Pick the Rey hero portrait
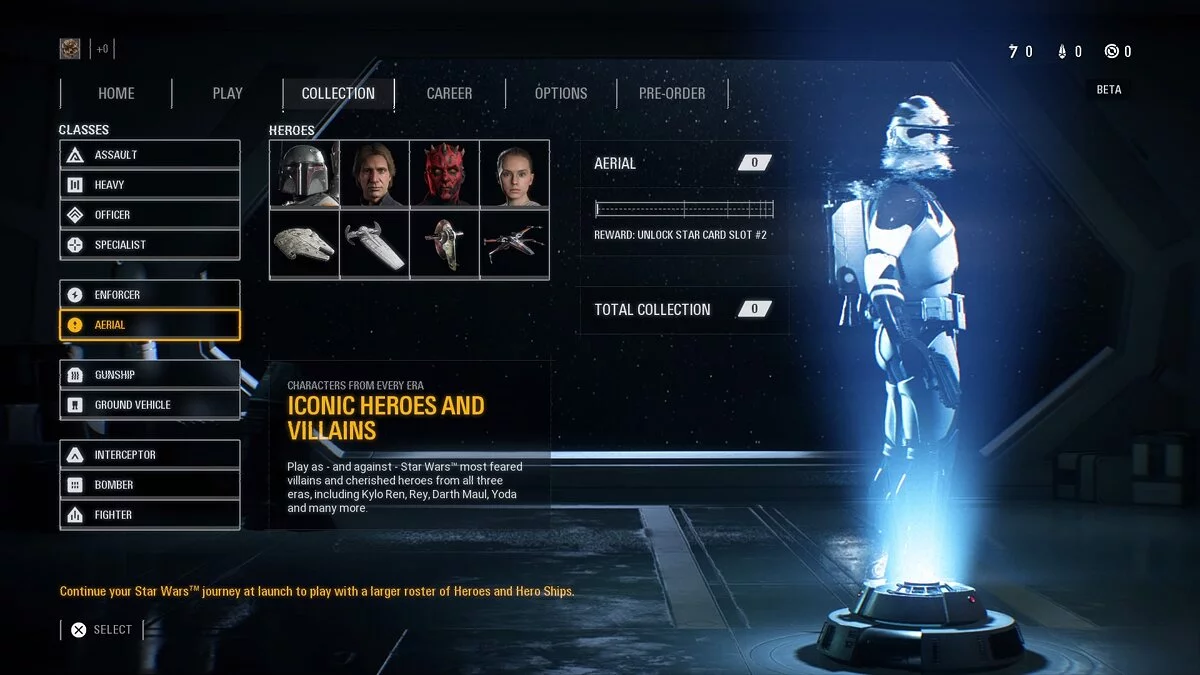The image size is (1200, 675). [514, 174]
